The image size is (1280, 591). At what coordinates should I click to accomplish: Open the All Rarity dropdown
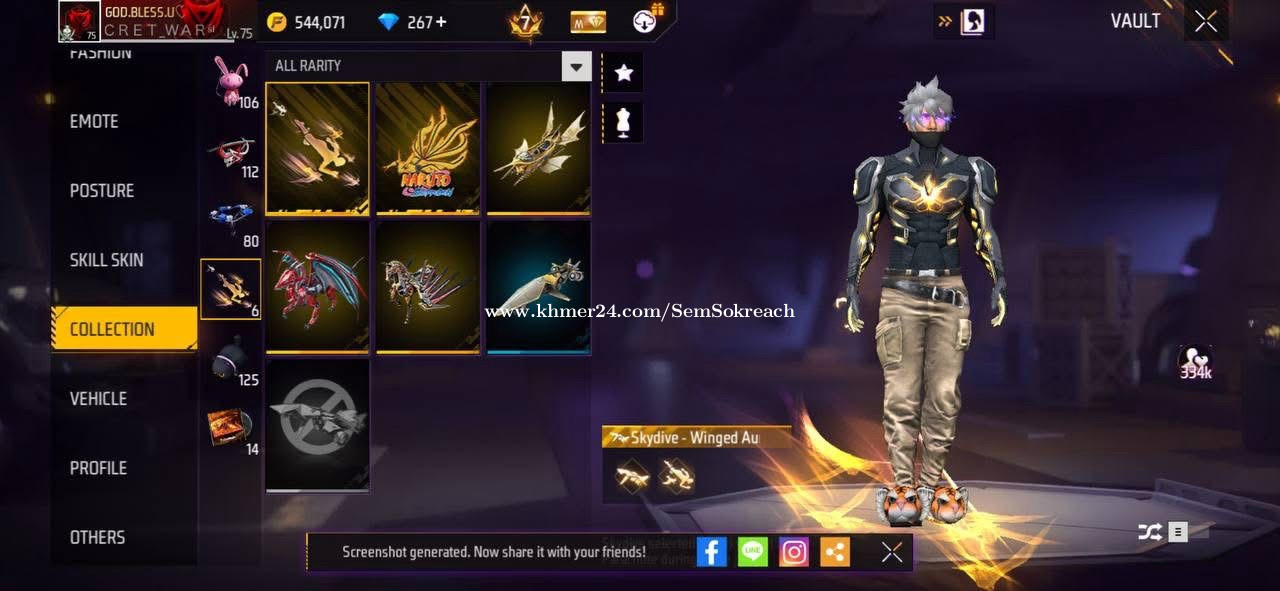click(576, 66)
